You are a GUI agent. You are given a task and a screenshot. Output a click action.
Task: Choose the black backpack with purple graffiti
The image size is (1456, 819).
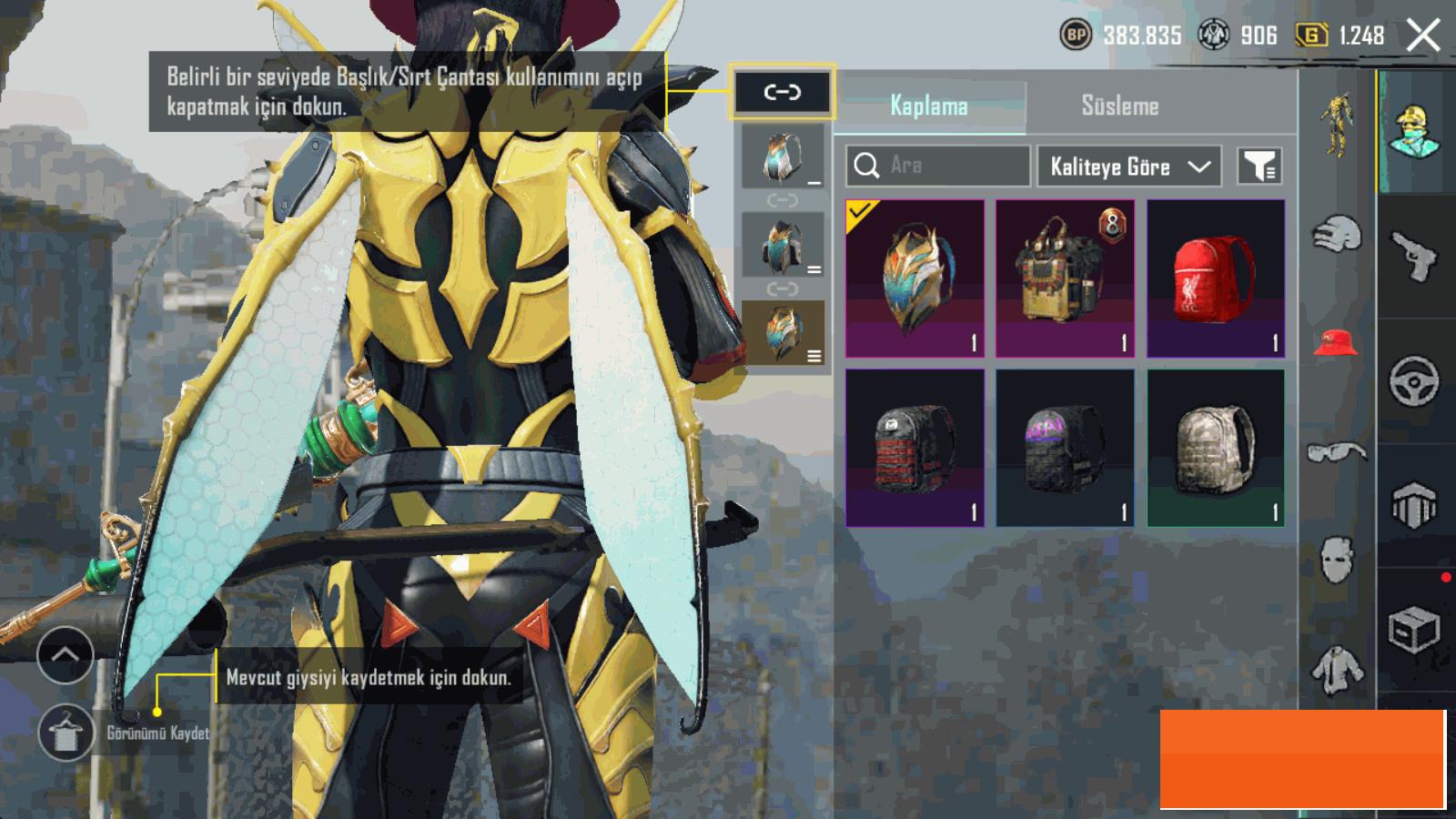pos(1065,448)
